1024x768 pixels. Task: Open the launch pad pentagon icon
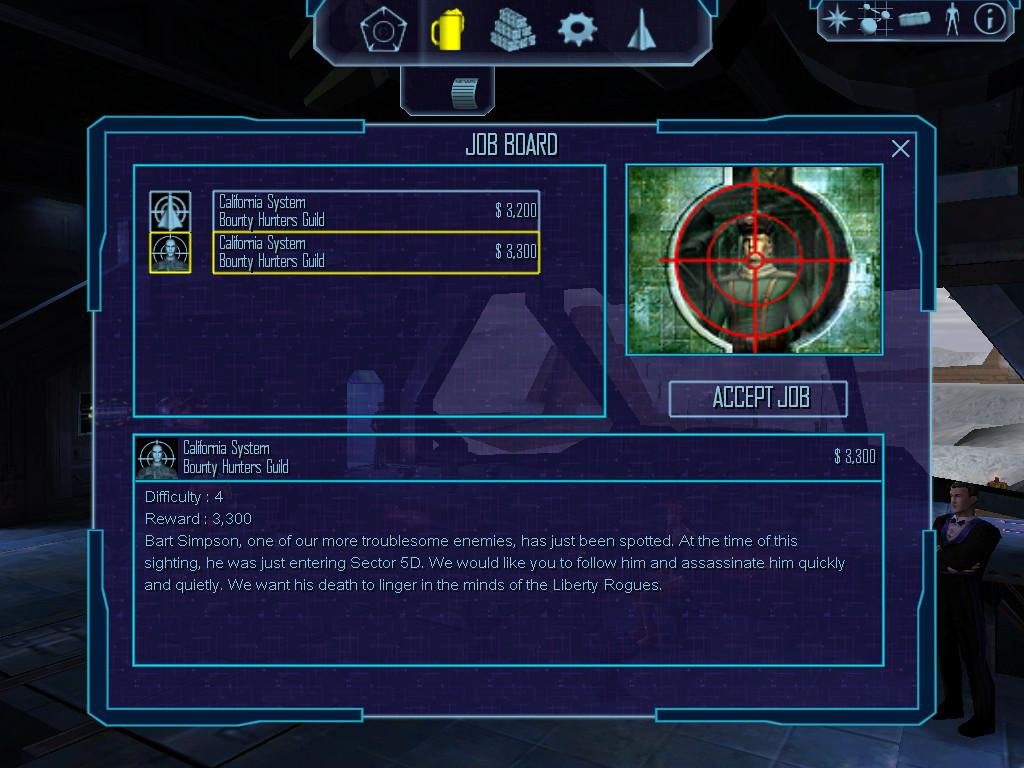[383, 30]
